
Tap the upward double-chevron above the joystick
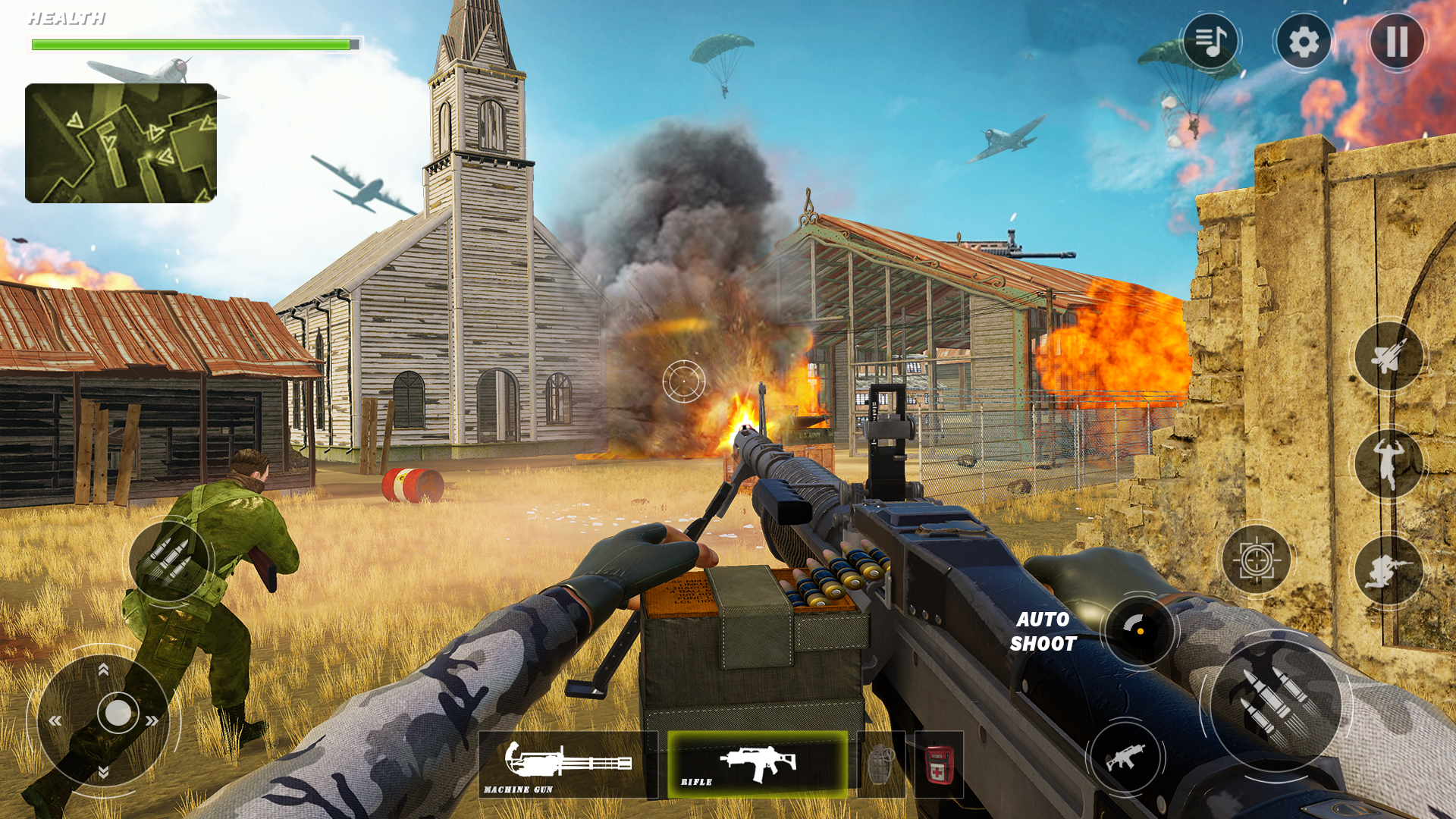click(103, 671)
